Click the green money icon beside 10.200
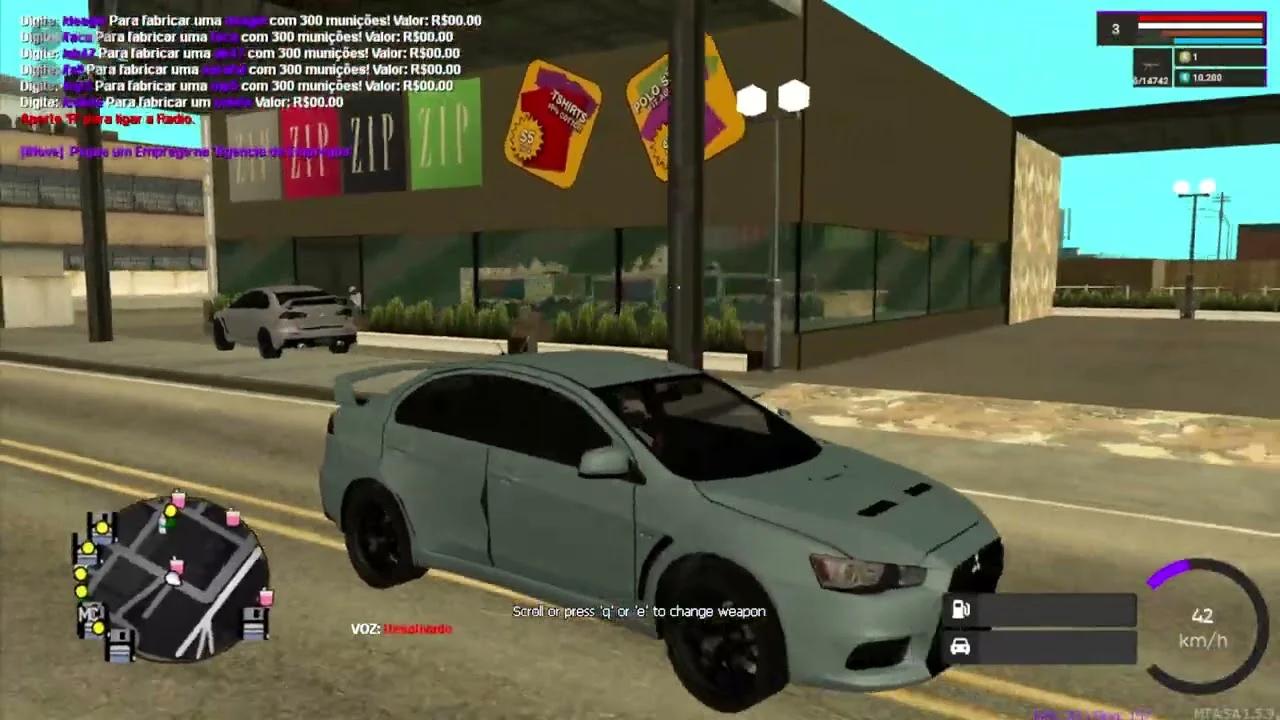Screen dimensions: 1280x720 point(1186,76)
